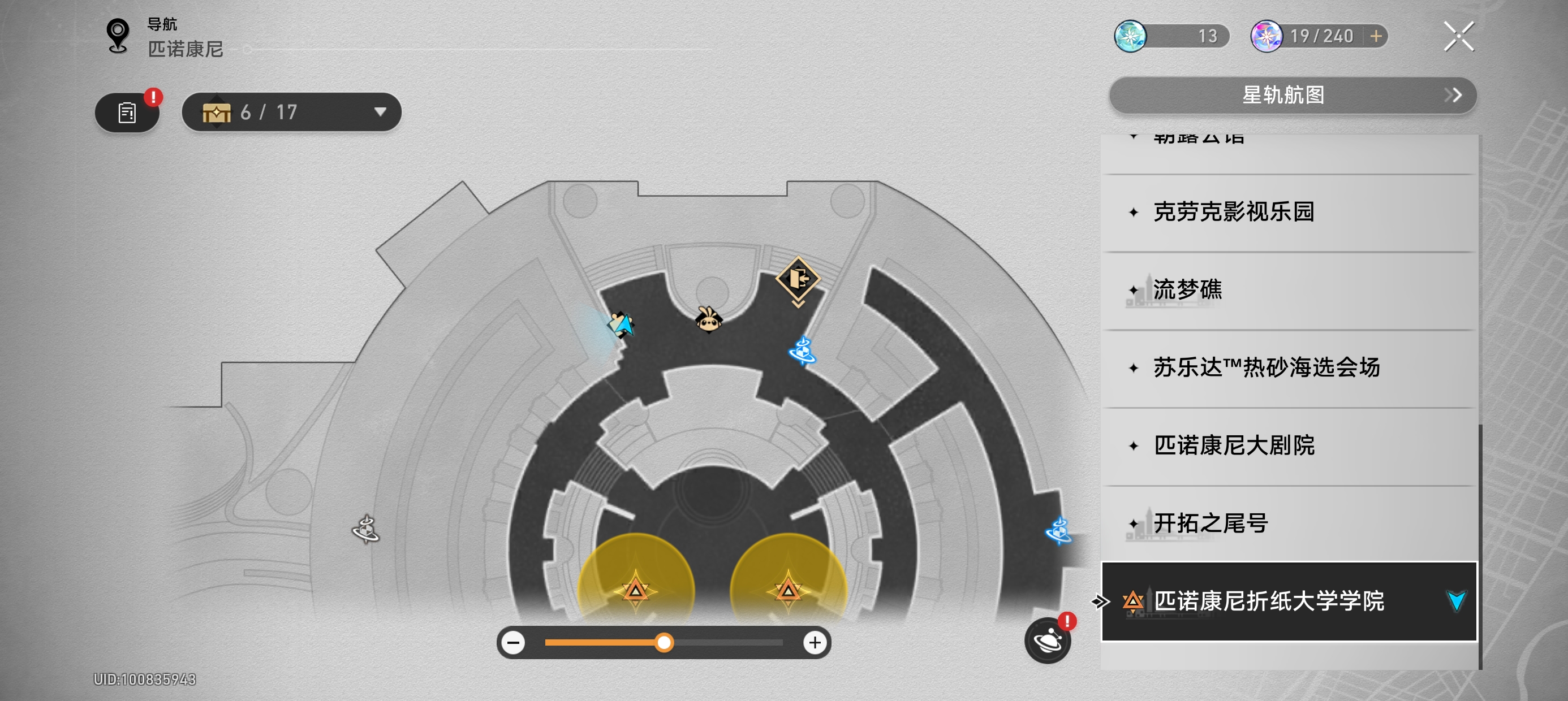Teleport to the blue space anchor below exit marker
The image size is (1568, 701).
pyautogui.click(x=802, y=351)
